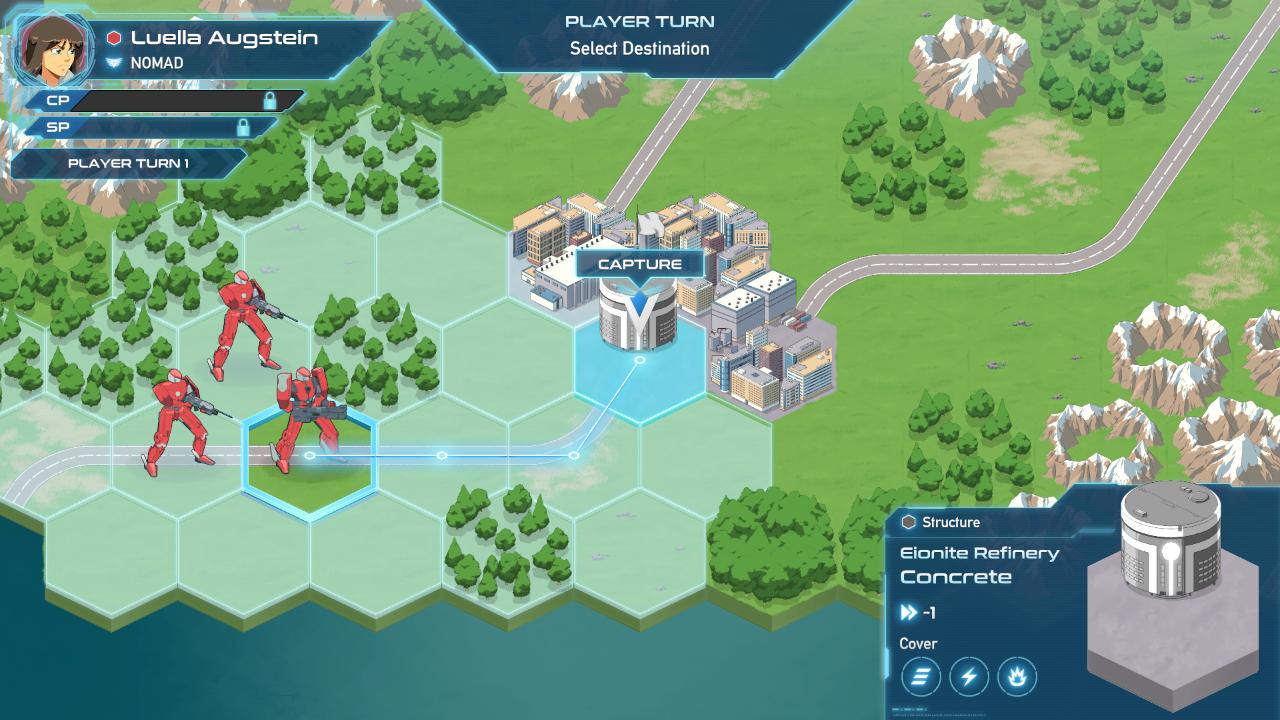Image resolution: width=1280 pixels, height=720 pixels.
Task: Select the explosive blast cover icon
Action: point(1019,677)
